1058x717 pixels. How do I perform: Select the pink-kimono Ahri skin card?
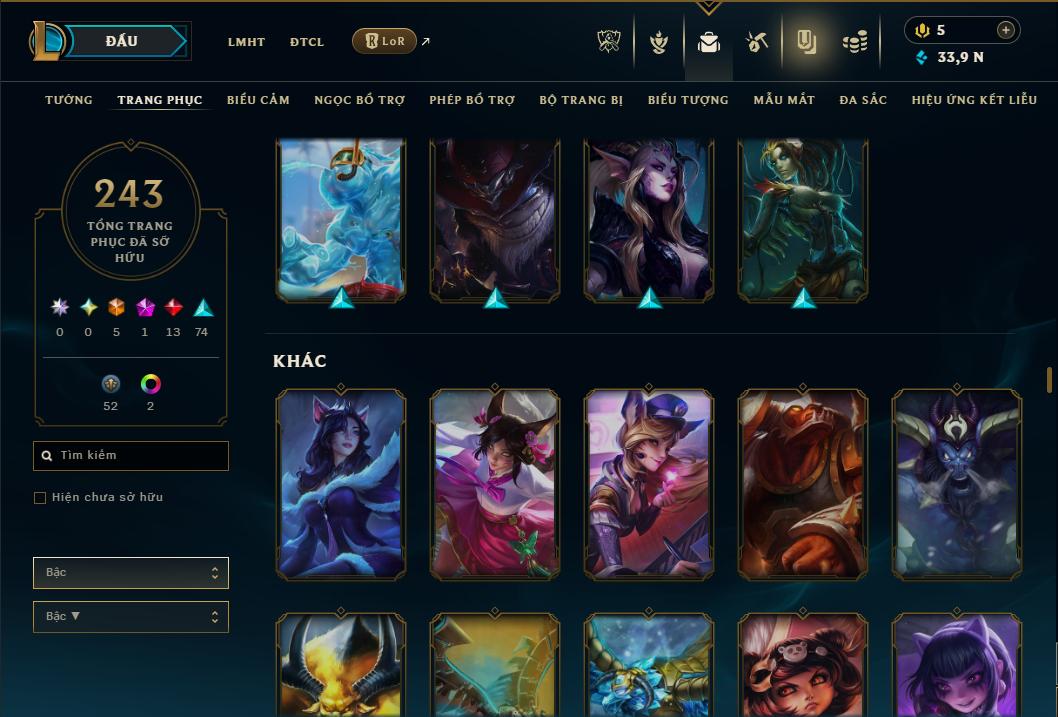(x=495, y=483)
